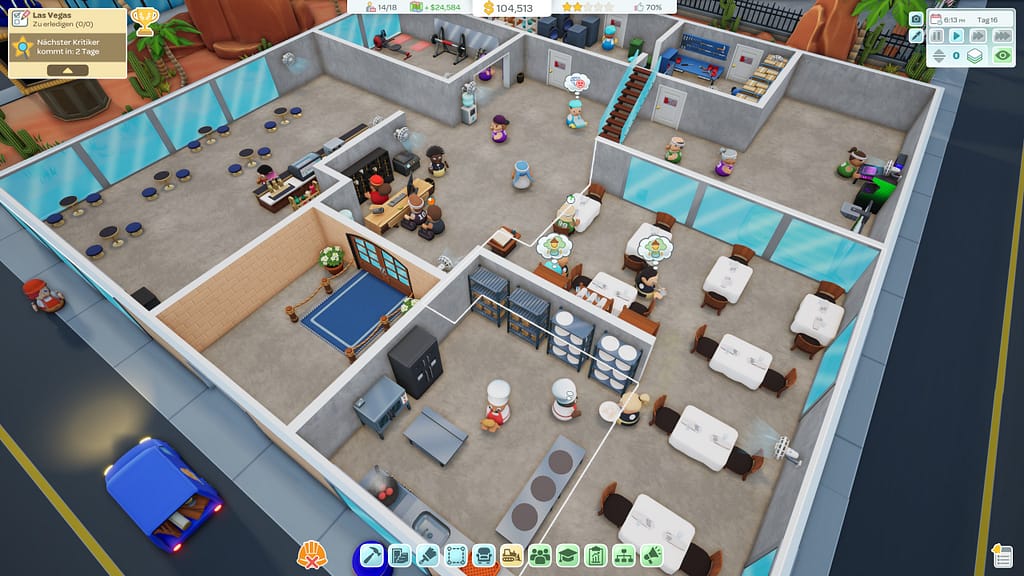Image resolution: width=1024 pixels, height=576 pixels.
Task: Select the eyedropper tool
Action: [x=916, y=36]
